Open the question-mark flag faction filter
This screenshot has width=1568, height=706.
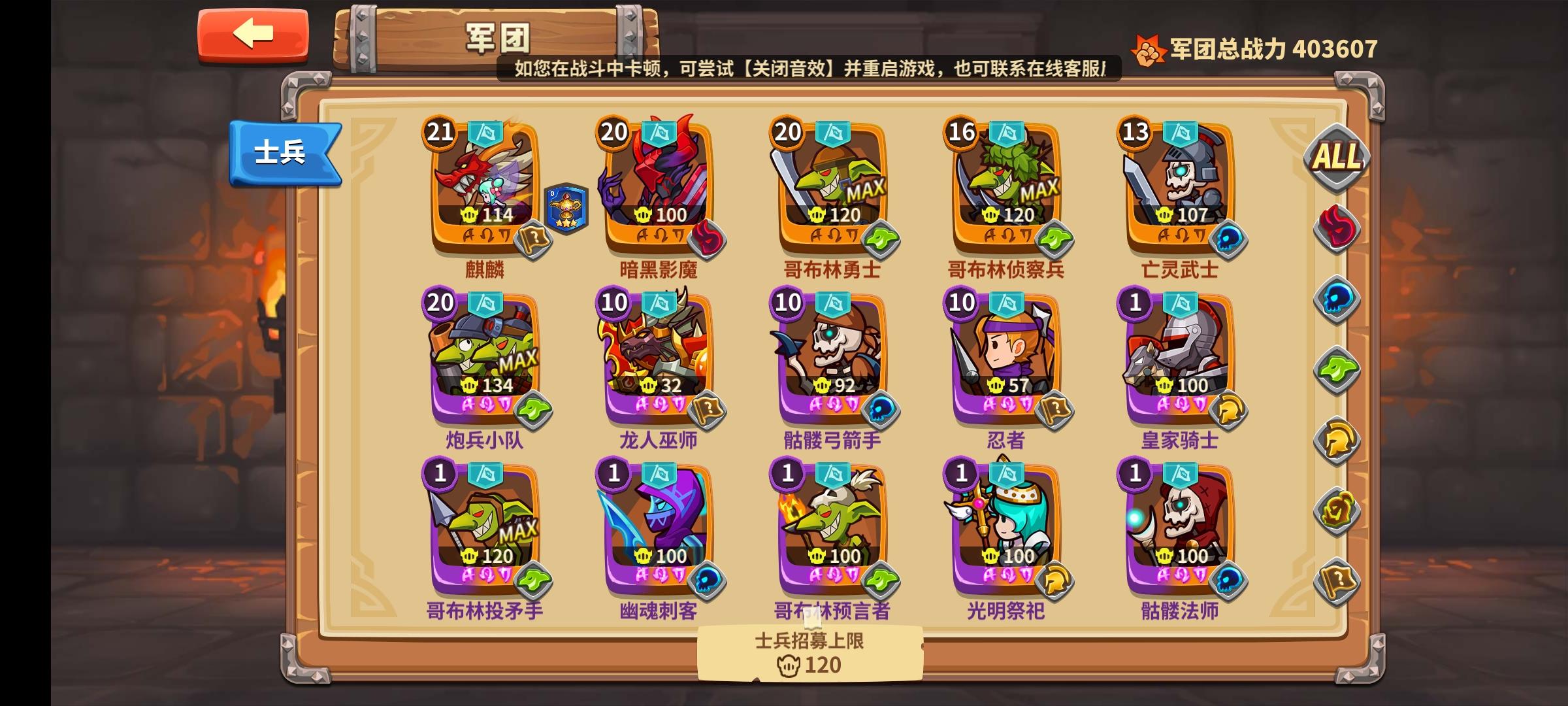tap(1335, 582)
